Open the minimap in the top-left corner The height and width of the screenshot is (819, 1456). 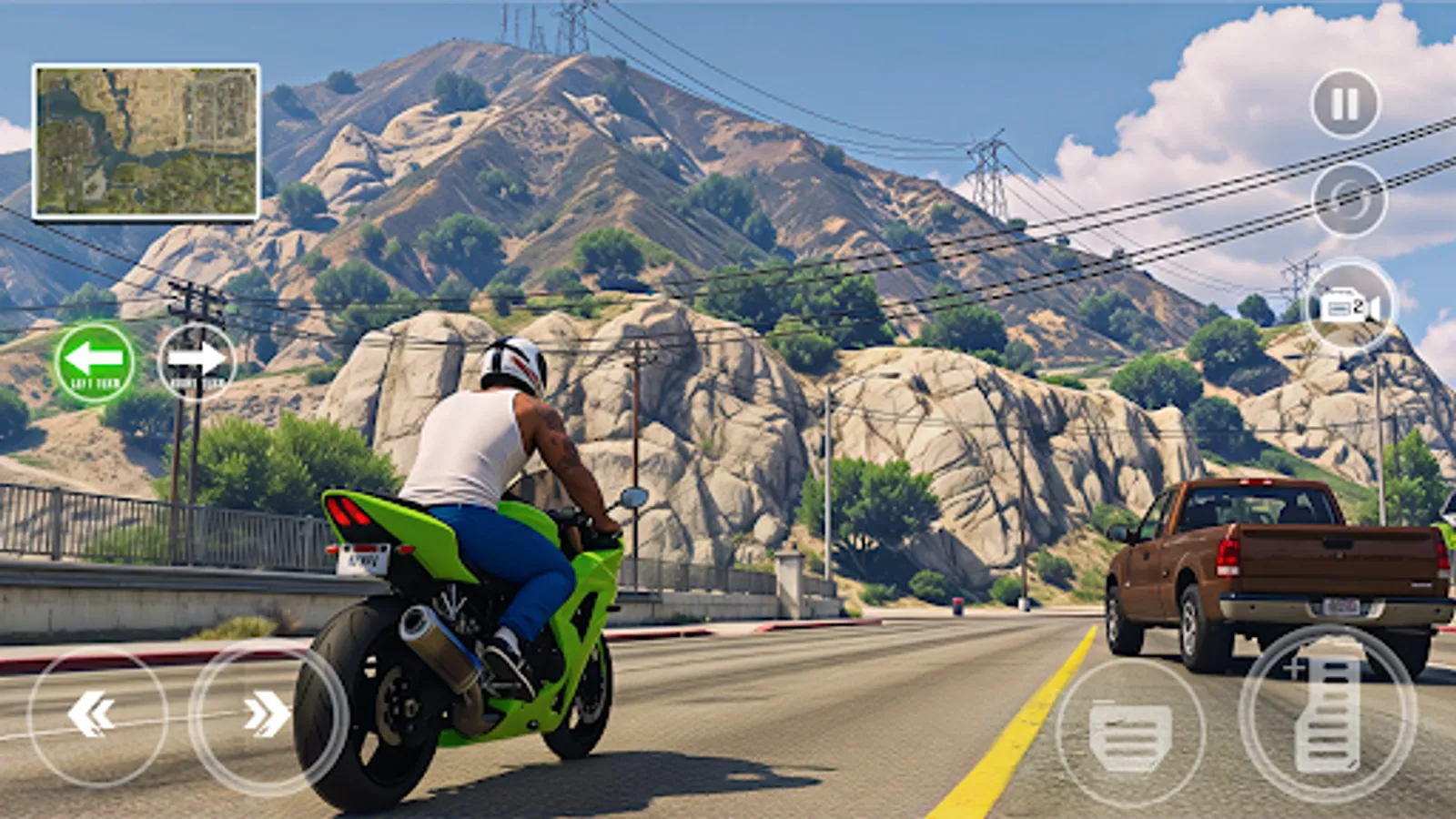[x=144, y=139]
